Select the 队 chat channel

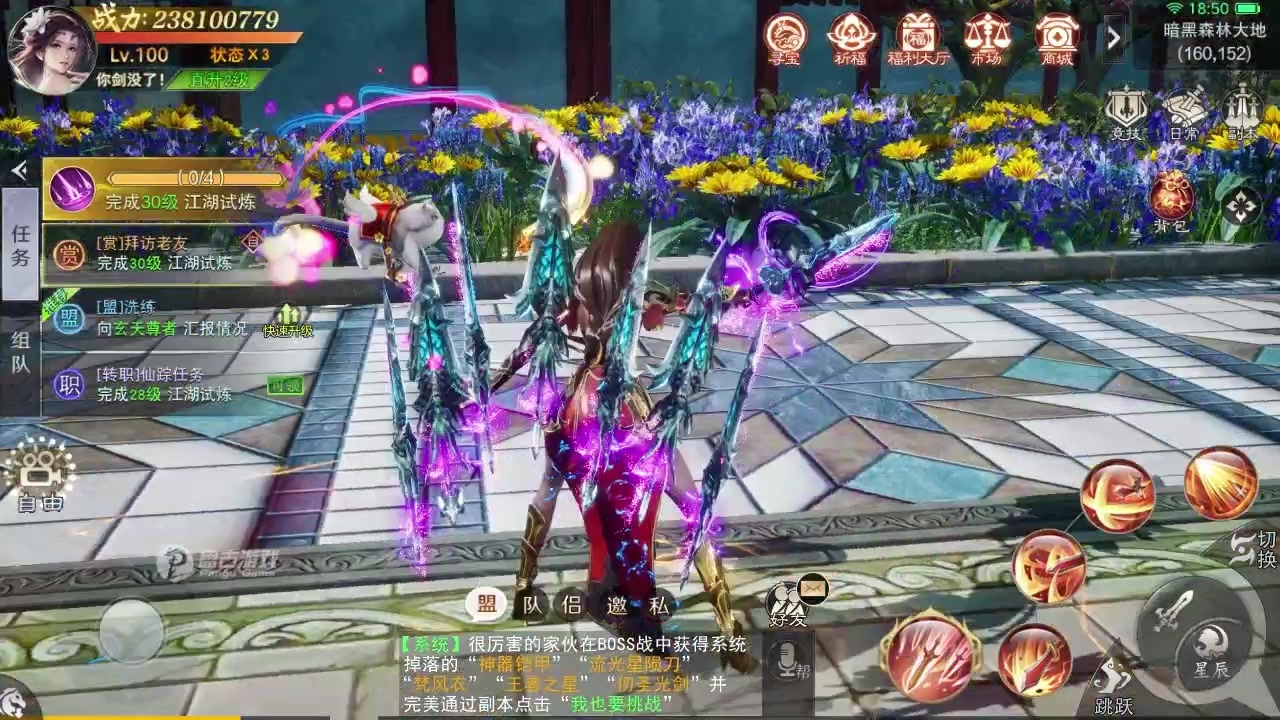click(x=531, y=605)
